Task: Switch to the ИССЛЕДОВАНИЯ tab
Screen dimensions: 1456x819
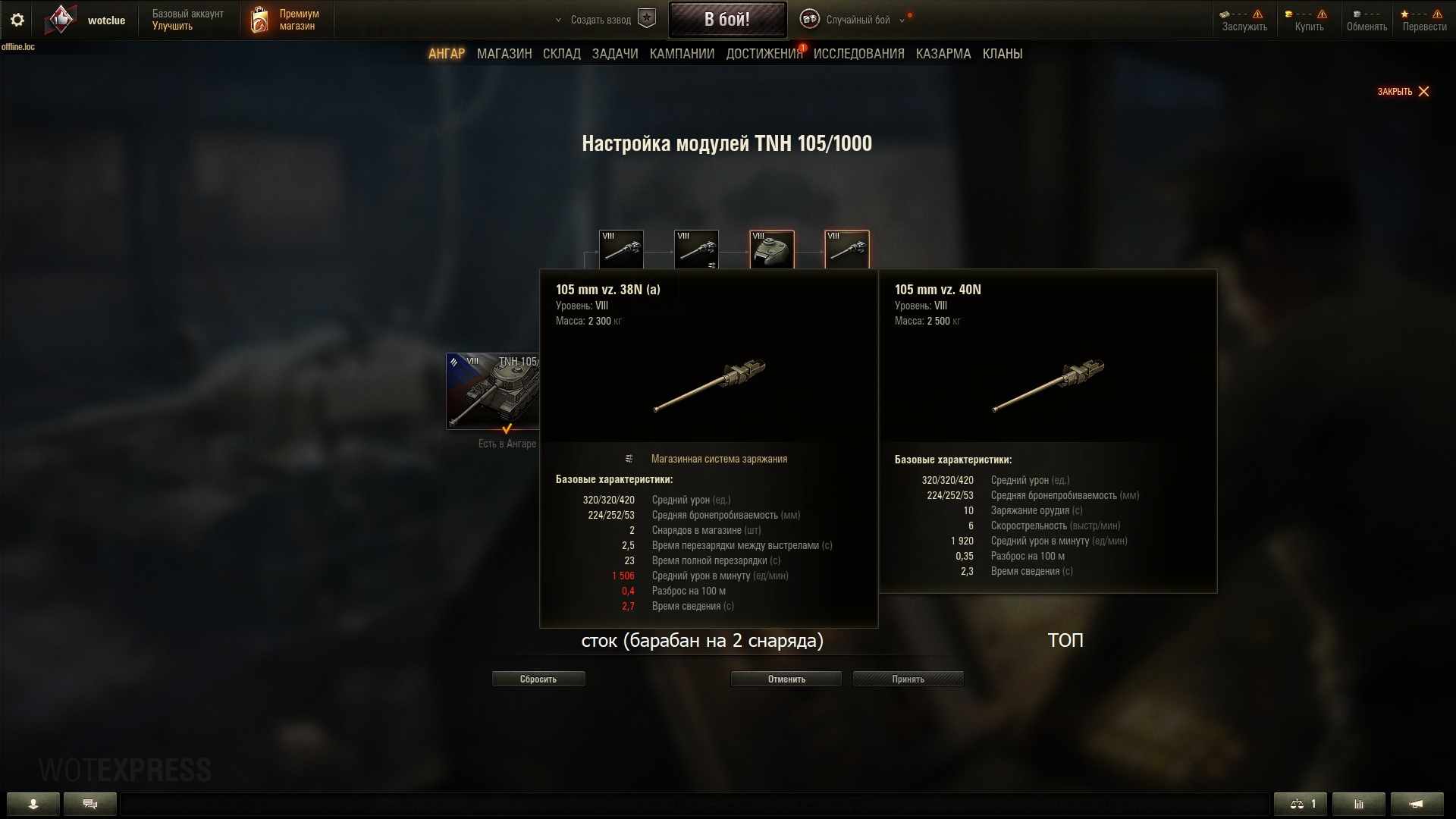Action: pos(858,54)
